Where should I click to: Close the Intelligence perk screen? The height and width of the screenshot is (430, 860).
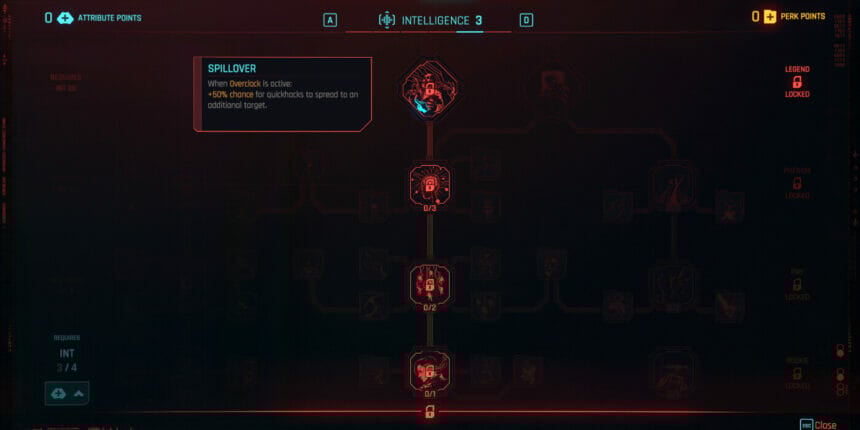pos(819,425)
